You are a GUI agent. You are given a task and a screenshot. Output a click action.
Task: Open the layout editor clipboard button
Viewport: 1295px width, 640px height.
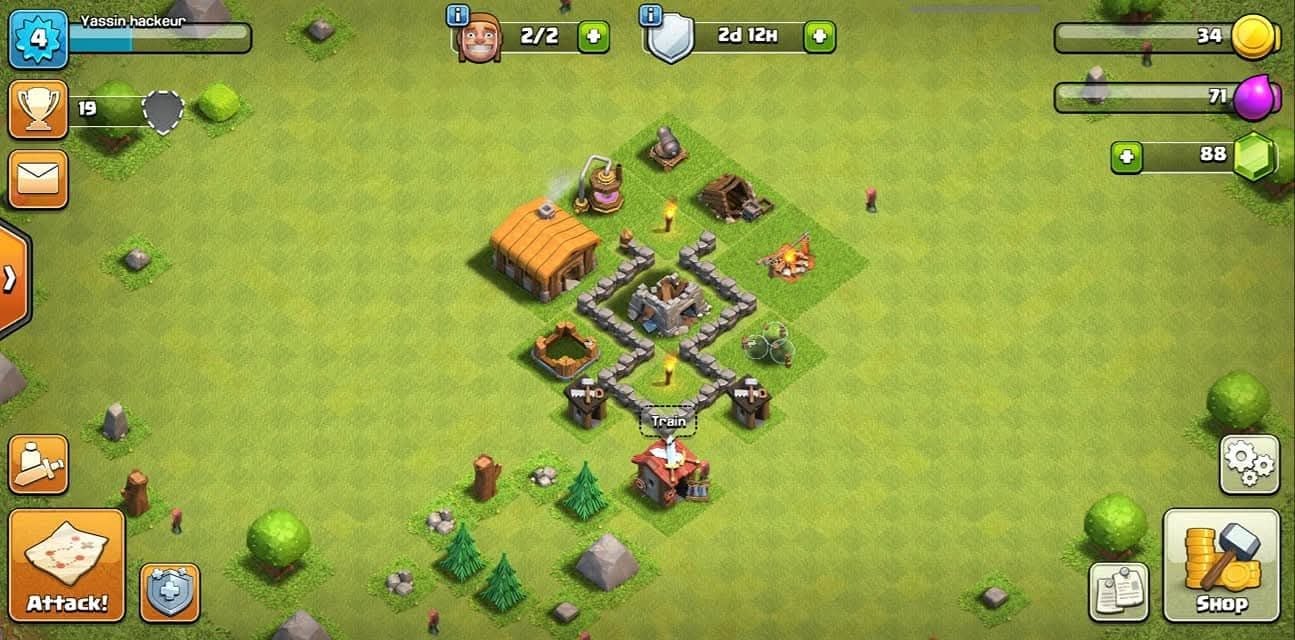[x=1119, y=592]
